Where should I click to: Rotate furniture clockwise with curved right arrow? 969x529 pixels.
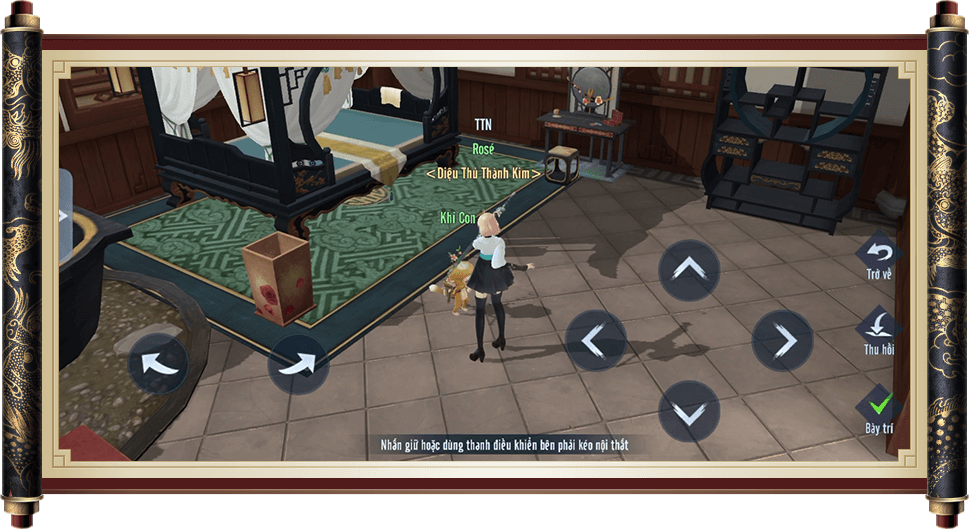click(x=298, y=364)
